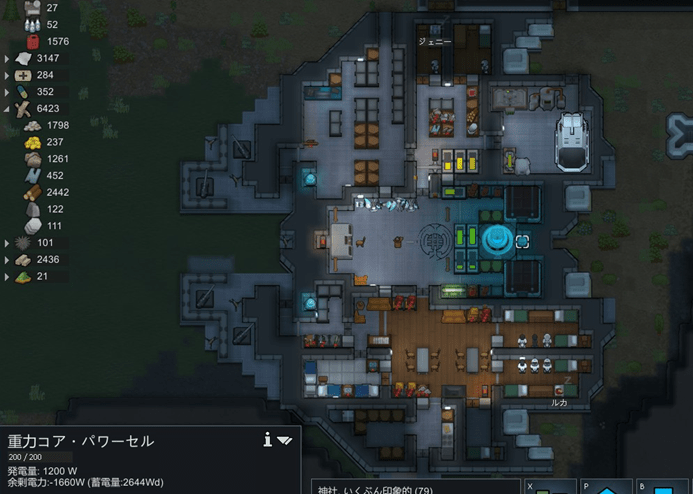Expand the medicine resource category showing 284
Screen dimensions: 693x494
(7, 75)
